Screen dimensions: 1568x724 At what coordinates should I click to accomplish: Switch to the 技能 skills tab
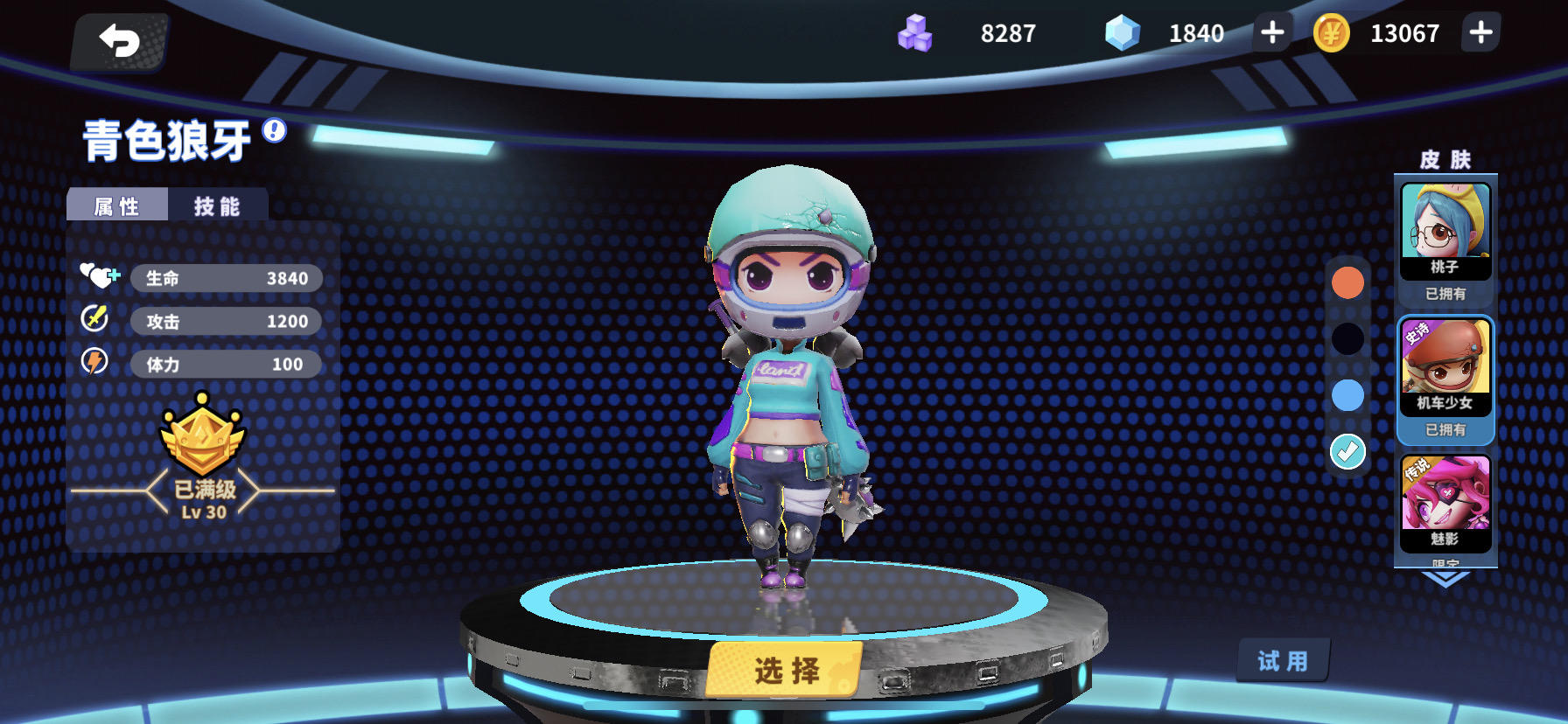(x=216, y=205)
